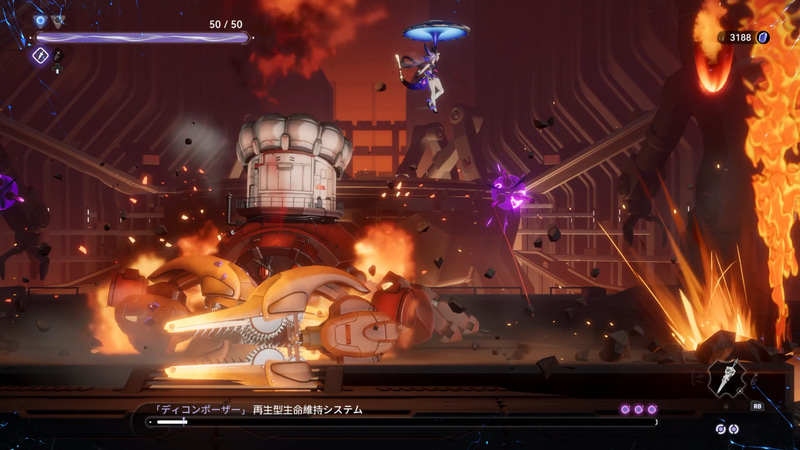
Task: Click the grey triangular badge icon
Action: pos(58,20)
